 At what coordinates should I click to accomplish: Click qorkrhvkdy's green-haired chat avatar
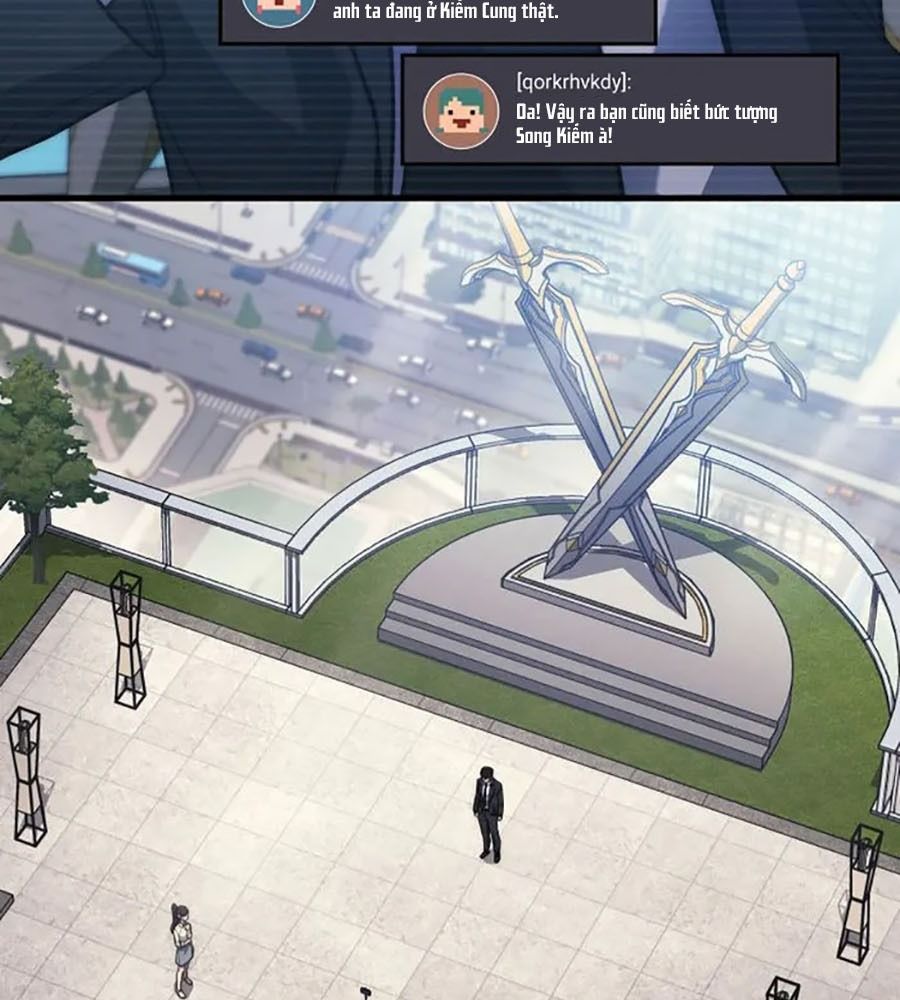click(461, 111)
